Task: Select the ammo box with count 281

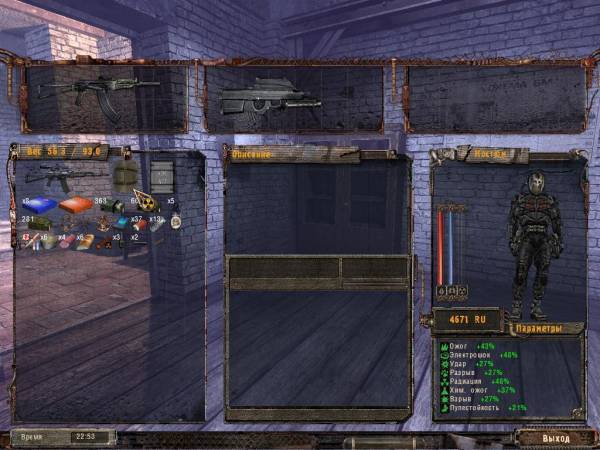Action: click(41, 224)
